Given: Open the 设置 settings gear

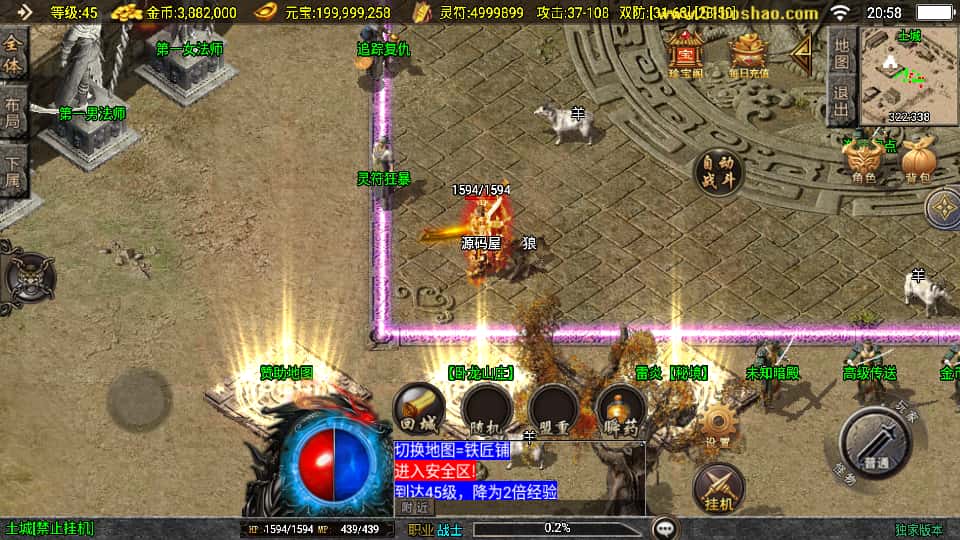Looking at the screenshot, I should point(716,425).
